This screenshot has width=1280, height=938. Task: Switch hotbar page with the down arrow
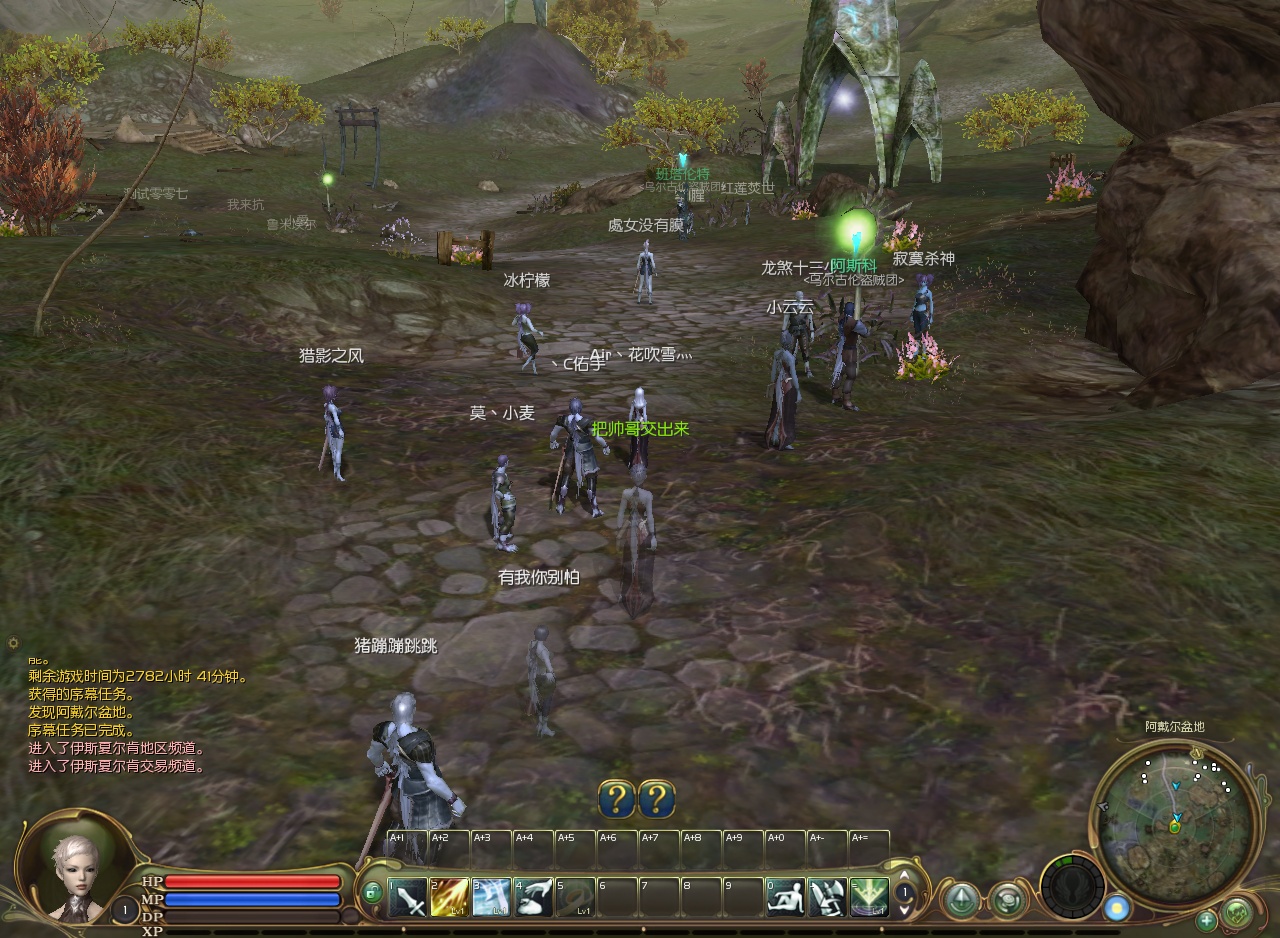click(905, 910)
